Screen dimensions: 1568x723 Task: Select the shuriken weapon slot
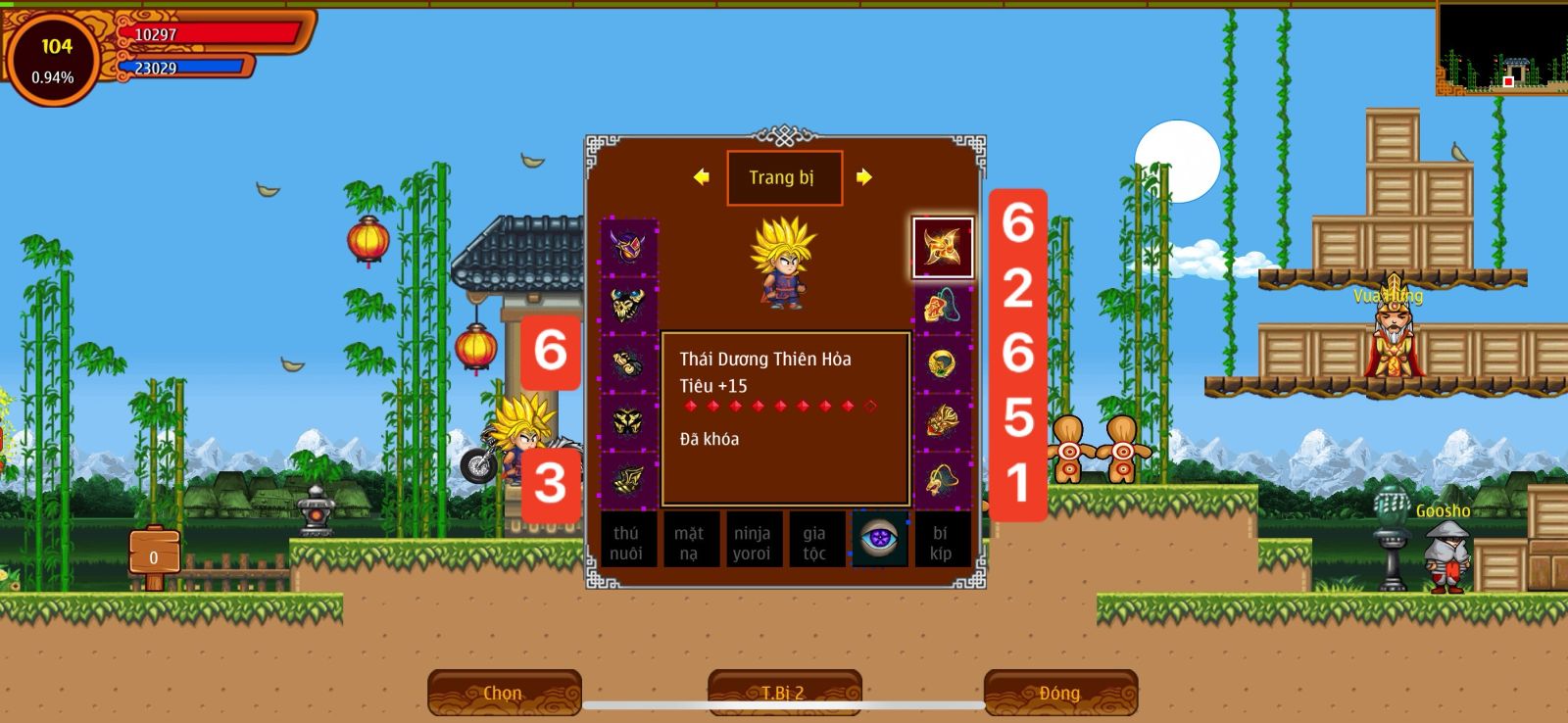point(943,247)
